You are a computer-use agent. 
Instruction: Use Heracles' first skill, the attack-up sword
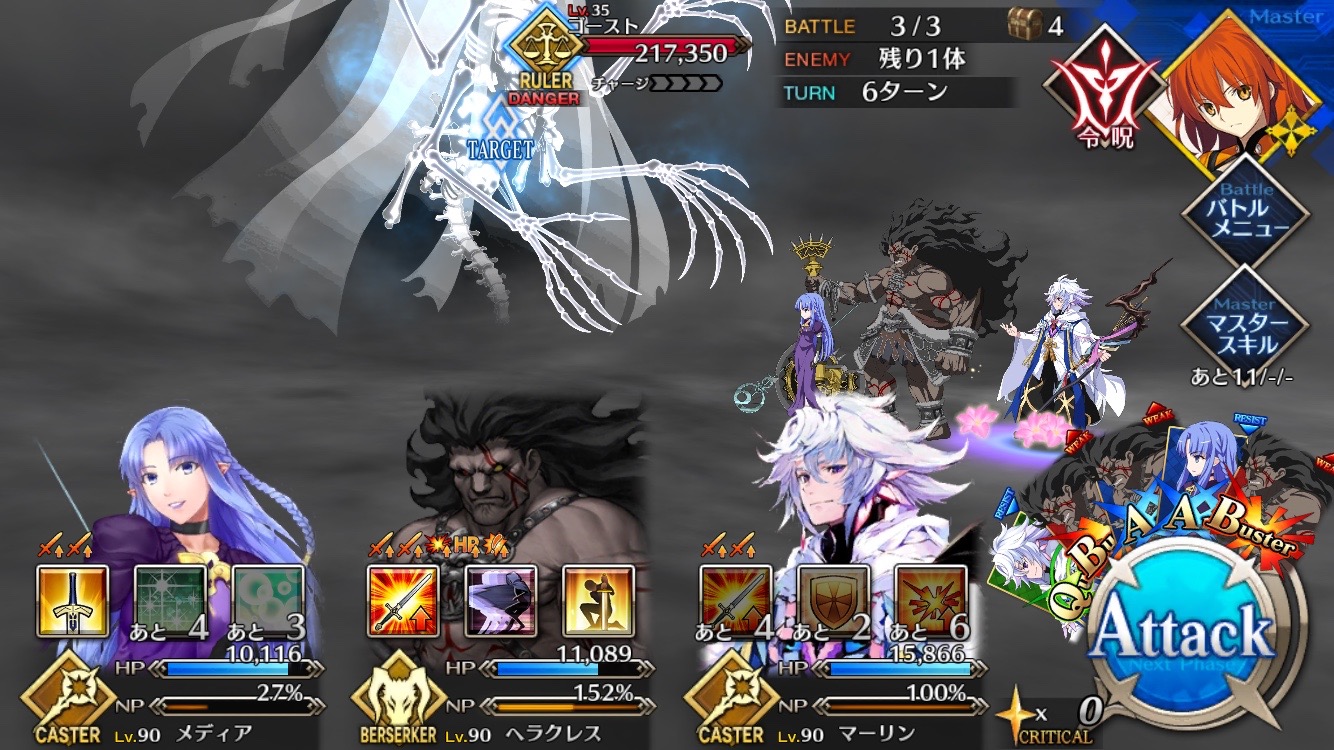pos(403,601)
